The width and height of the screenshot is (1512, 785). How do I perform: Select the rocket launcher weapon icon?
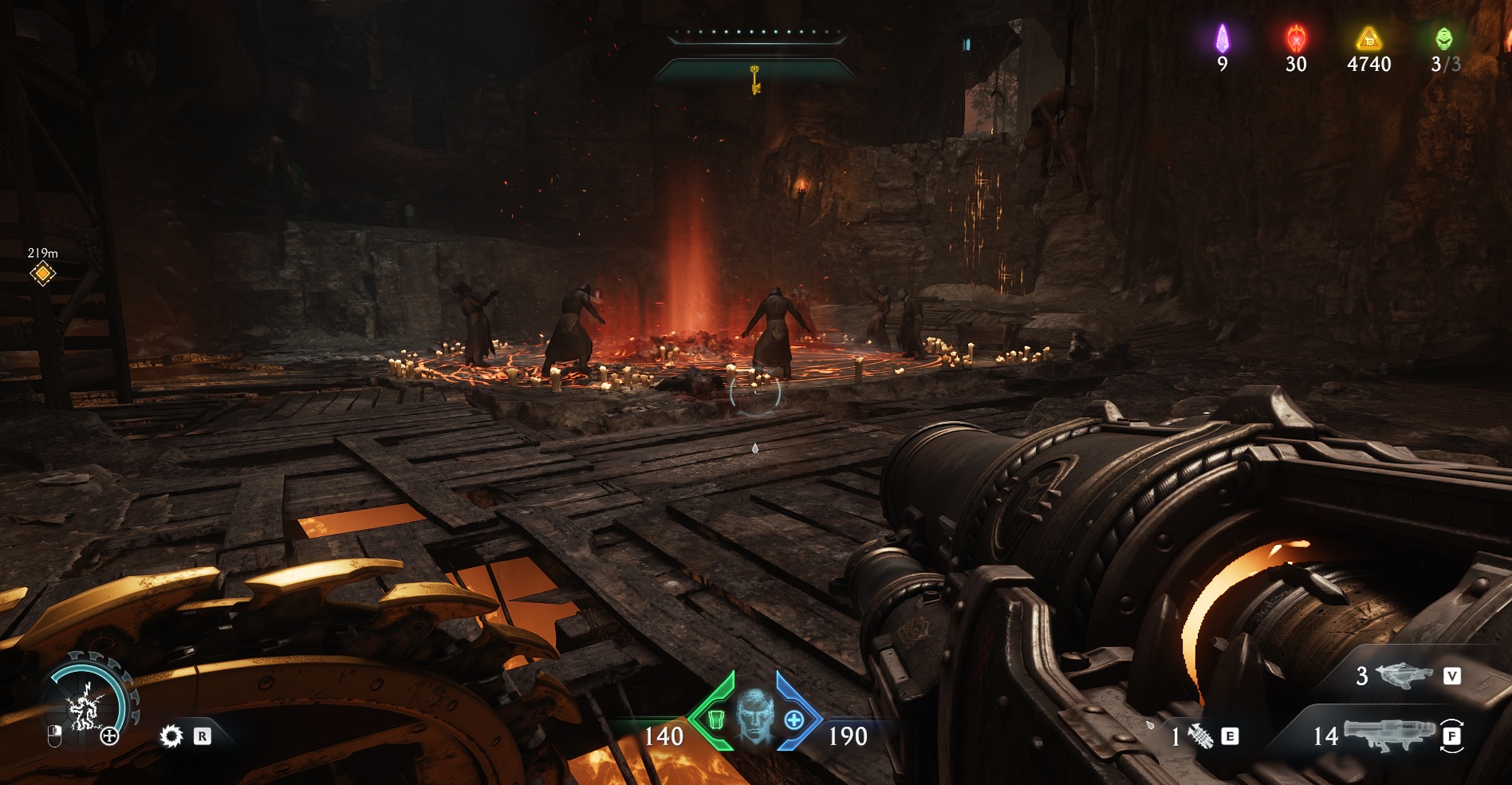1389,734
